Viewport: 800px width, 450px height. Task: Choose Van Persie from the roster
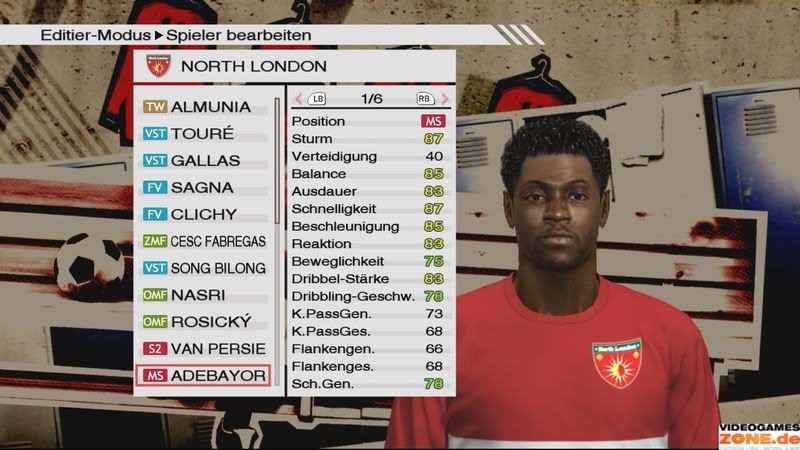[205, 349]
